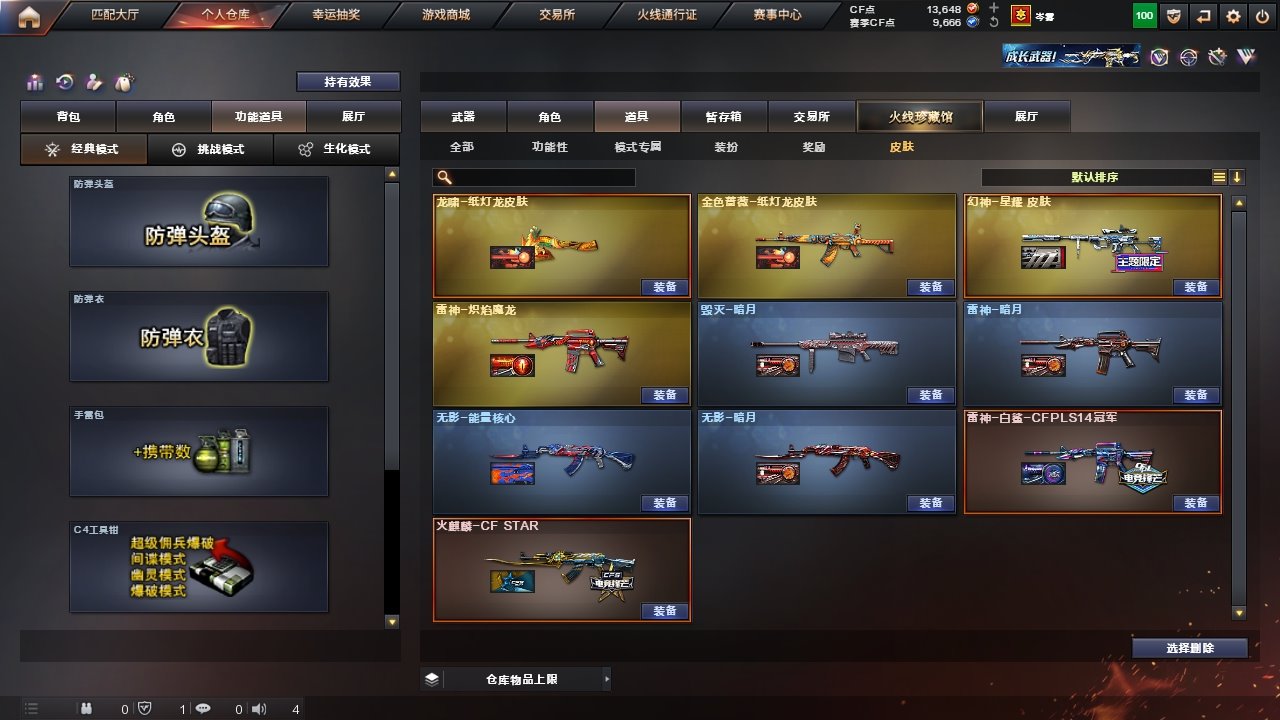Open the 赛事中心 tournament center

click(x=777, y=15)
